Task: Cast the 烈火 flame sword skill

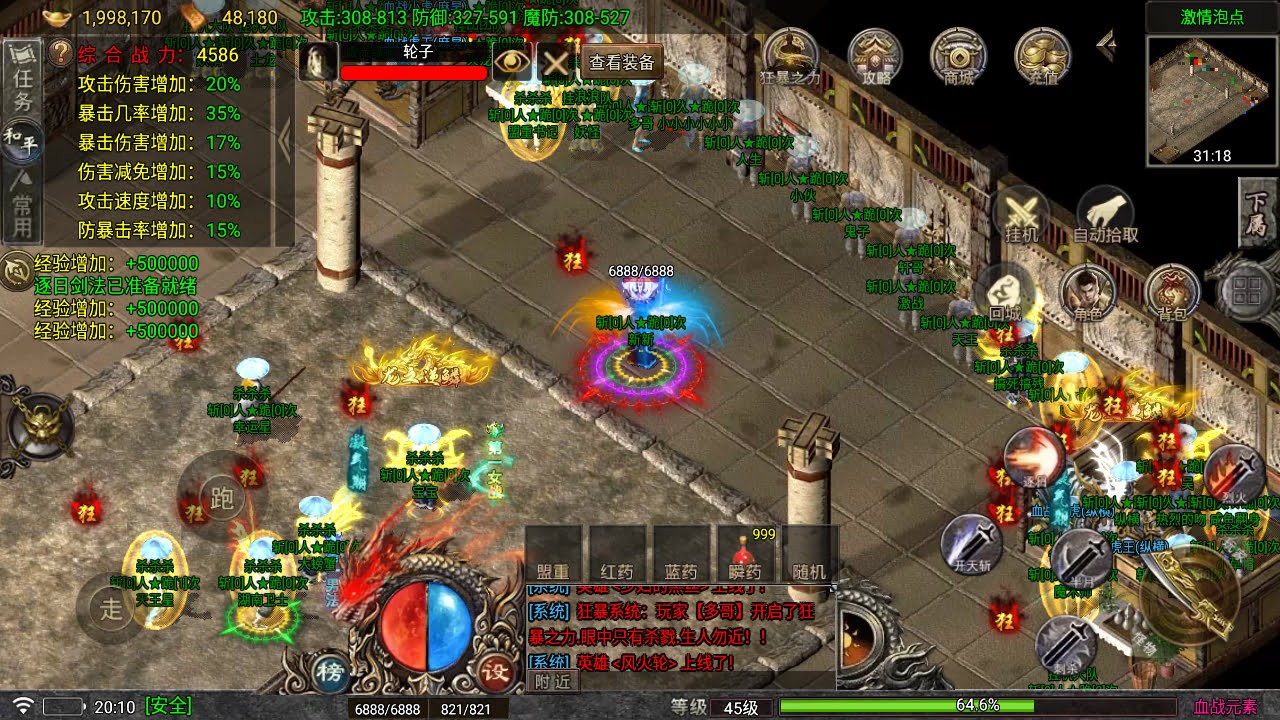Action: pos(1233,473)
